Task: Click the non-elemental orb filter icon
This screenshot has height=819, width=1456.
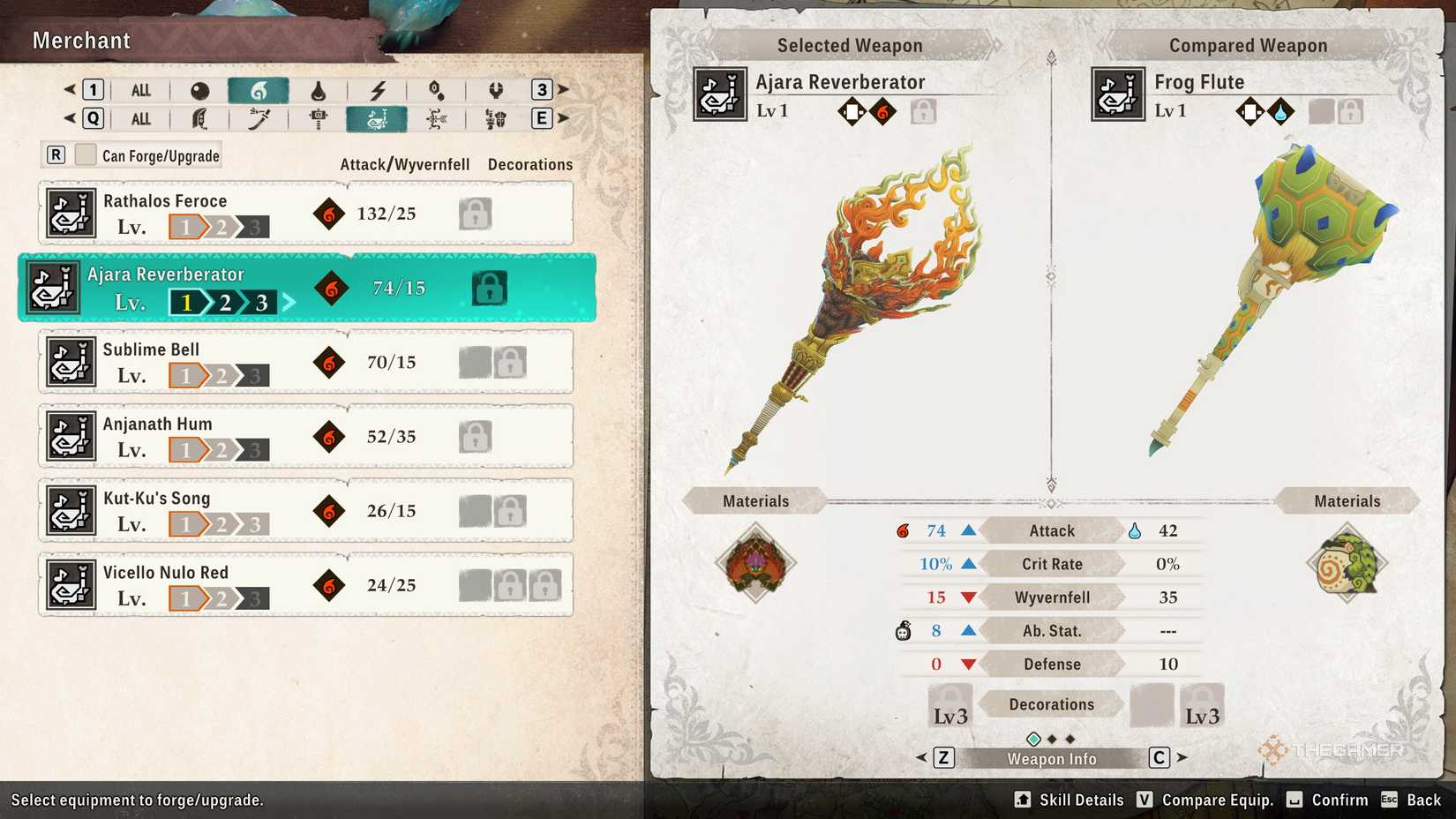Action: (x=202, y=89)
